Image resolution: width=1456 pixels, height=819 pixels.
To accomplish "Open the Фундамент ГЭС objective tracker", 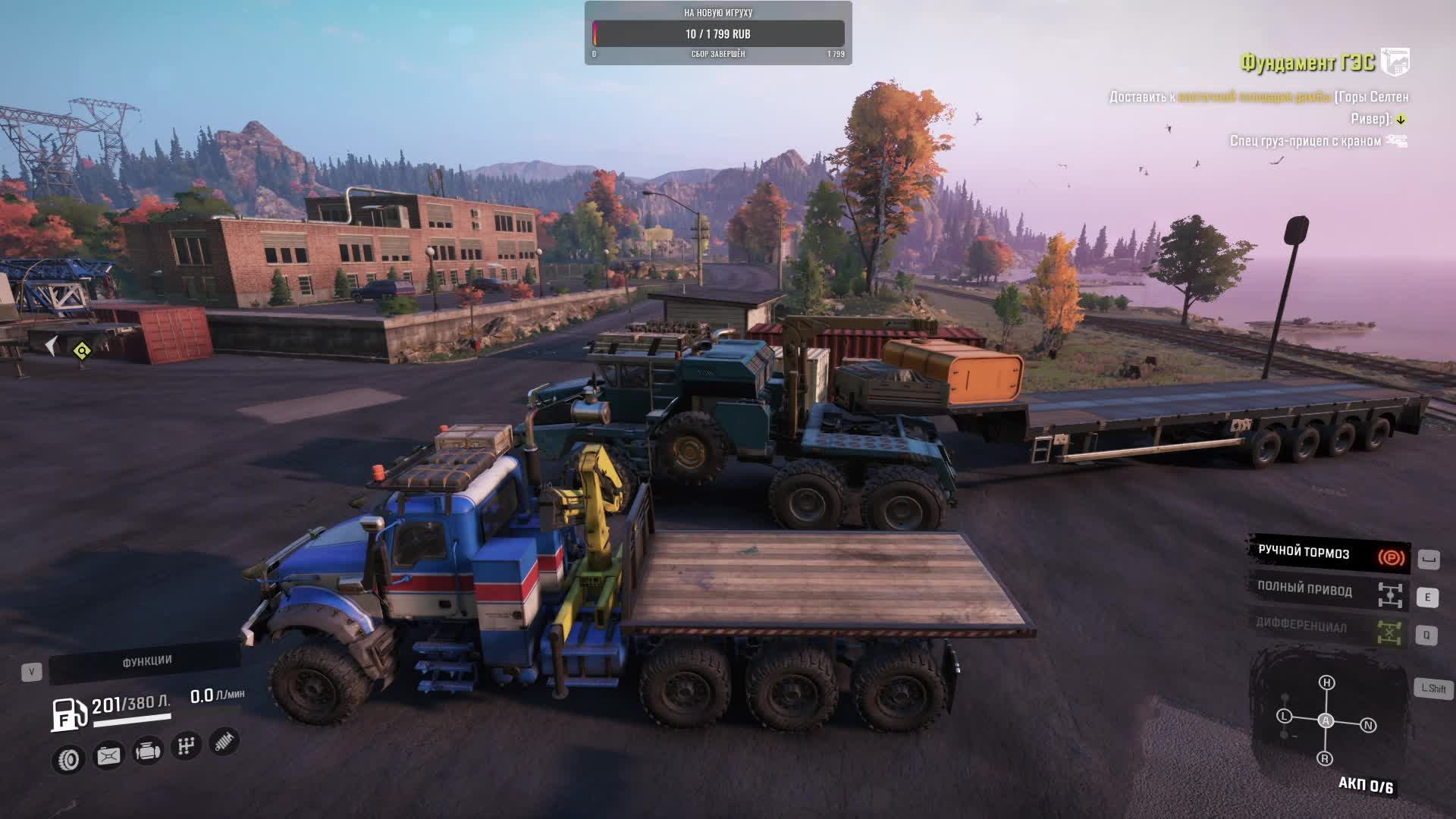I will click(1307, 62).
